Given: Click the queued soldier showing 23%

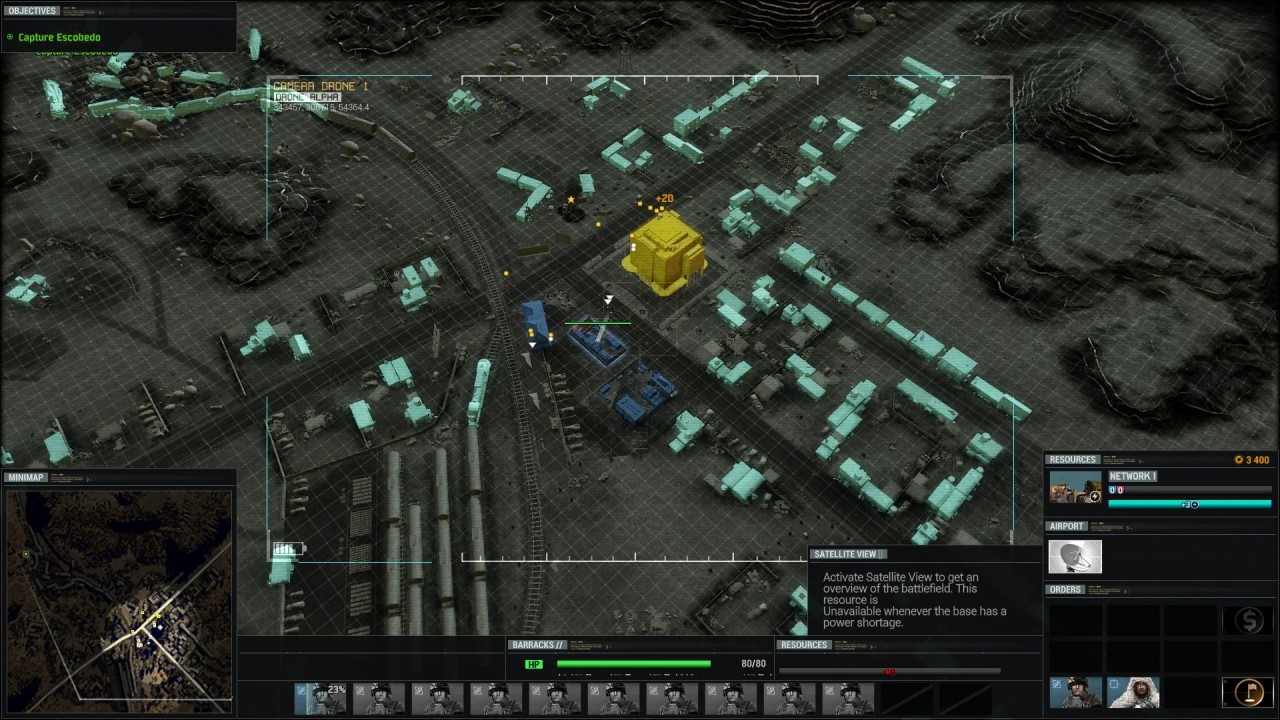Looking at the screenshot, I should [x=320, y=698].
